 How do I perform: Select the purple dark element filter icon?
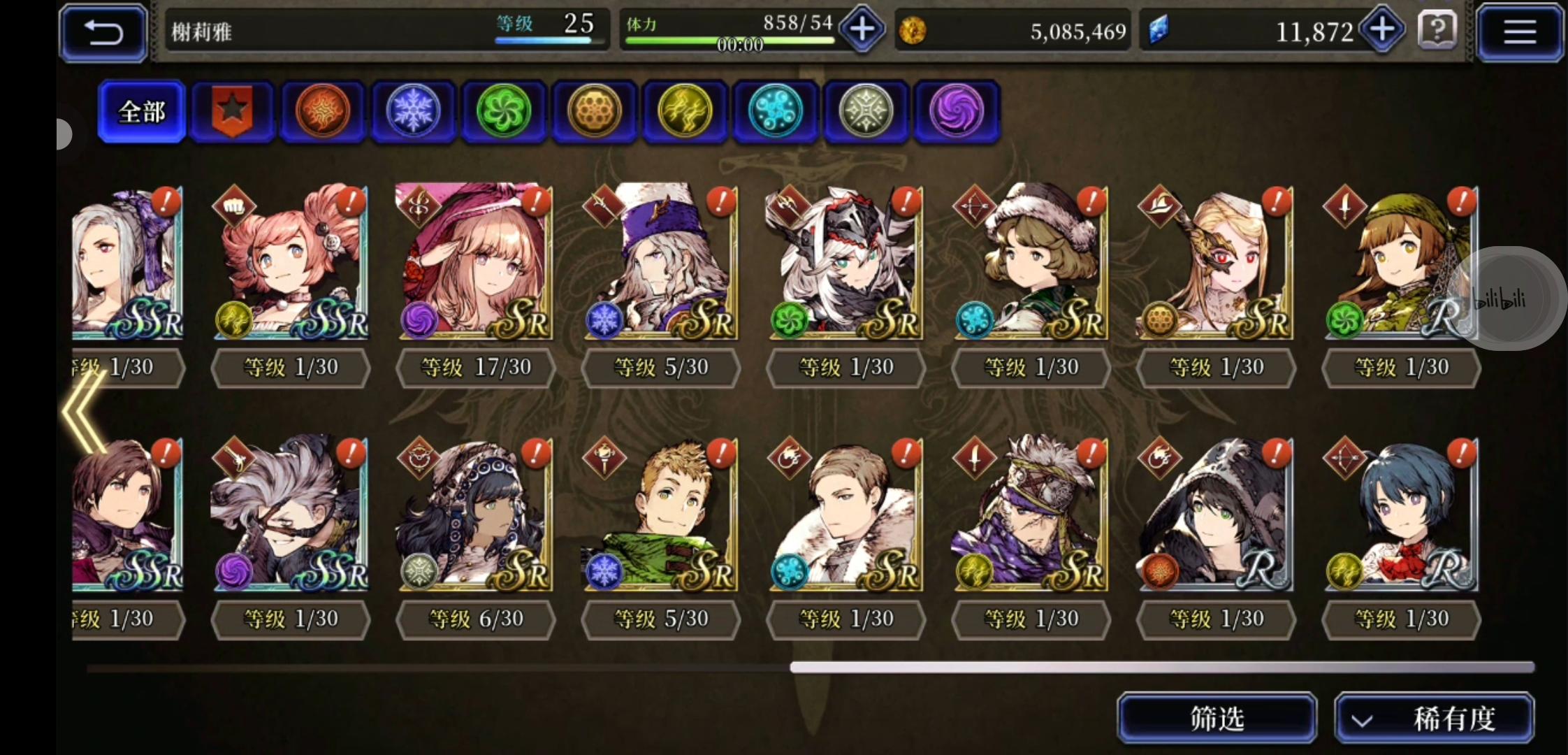(x=957, y=112)
